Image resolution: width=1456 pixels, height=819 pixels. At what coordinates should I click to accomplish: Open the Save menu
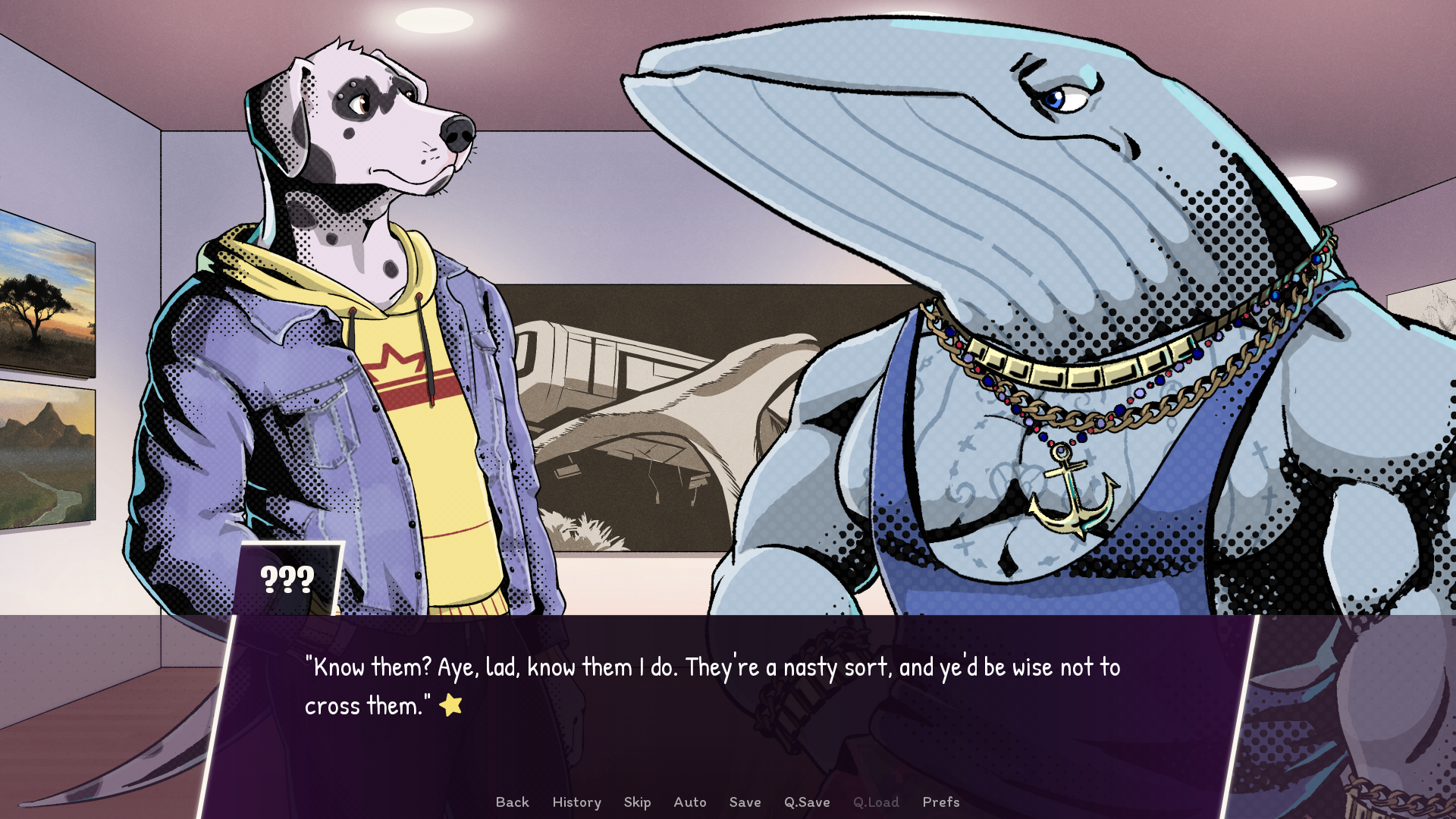coord(745,802)
